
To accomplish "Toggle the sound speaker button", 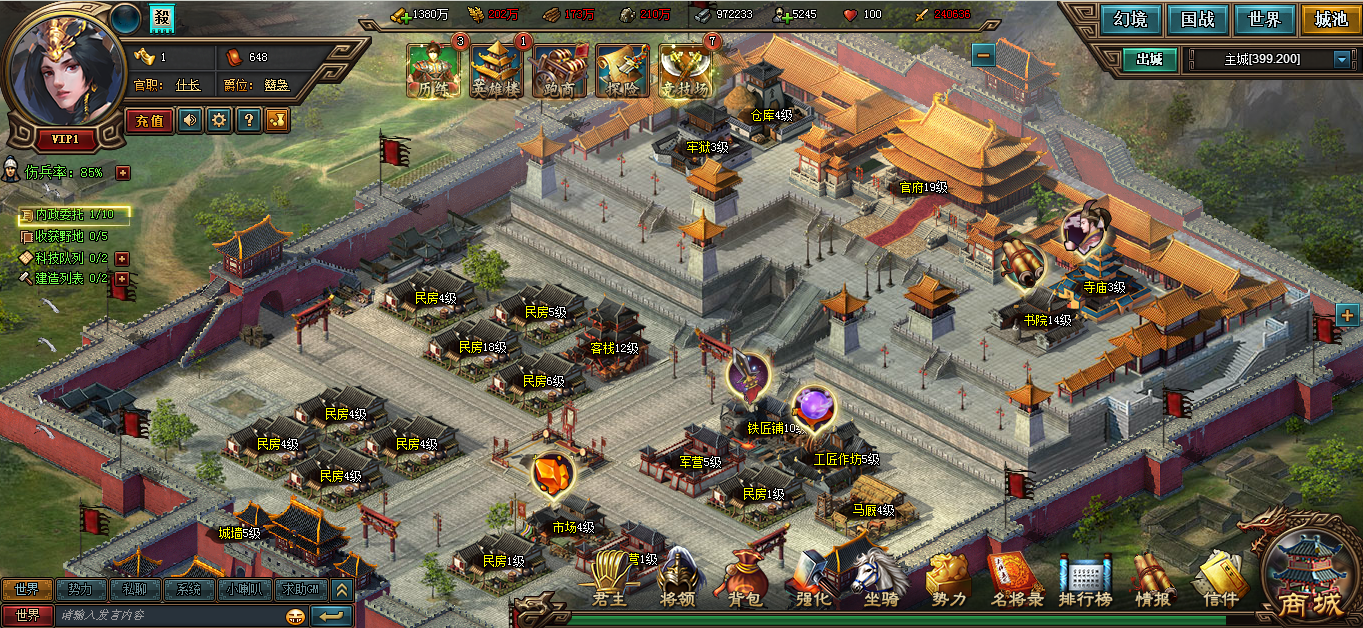I will pos(189,121).
